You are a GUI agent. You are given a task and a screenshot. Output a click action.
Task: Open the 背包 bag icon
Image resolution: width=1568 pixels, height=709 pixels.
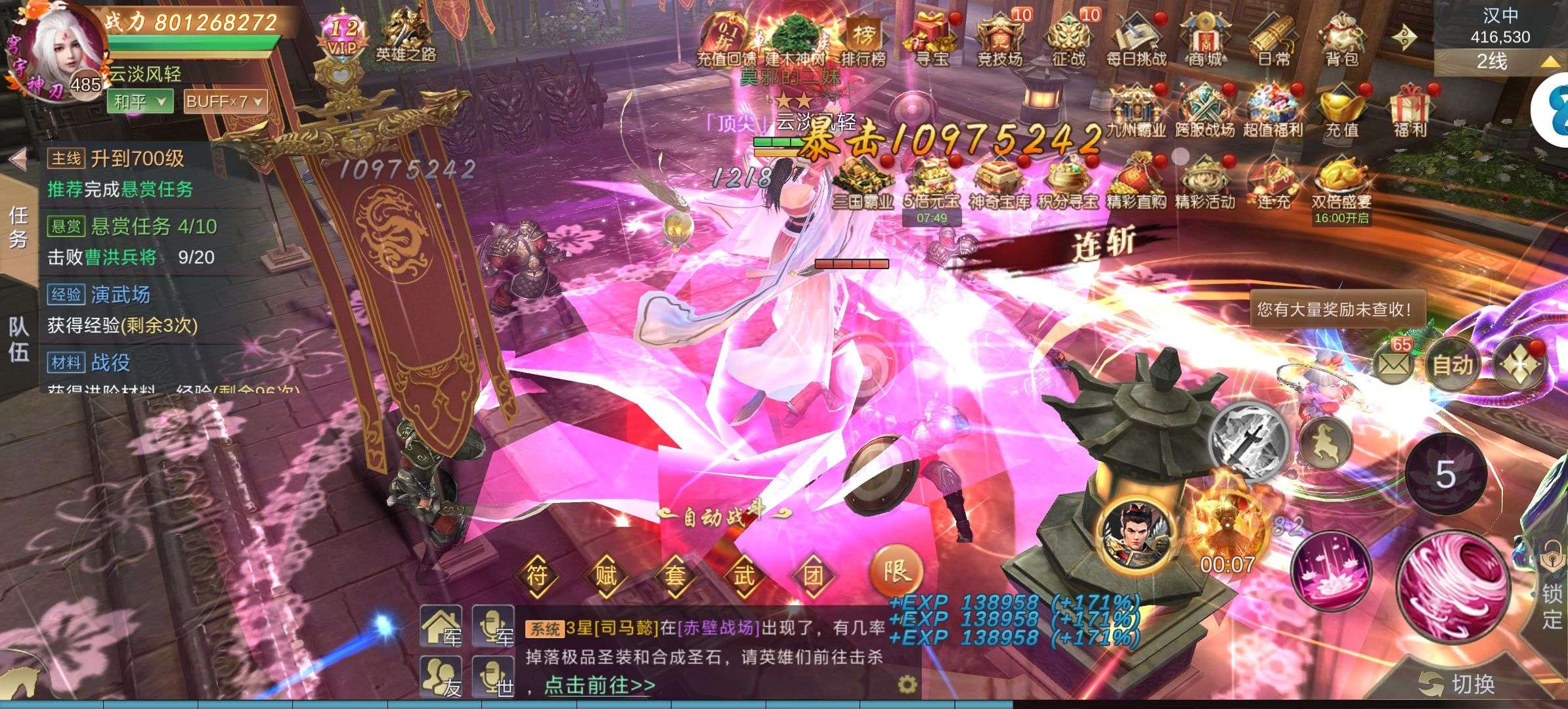(1341, 41)
